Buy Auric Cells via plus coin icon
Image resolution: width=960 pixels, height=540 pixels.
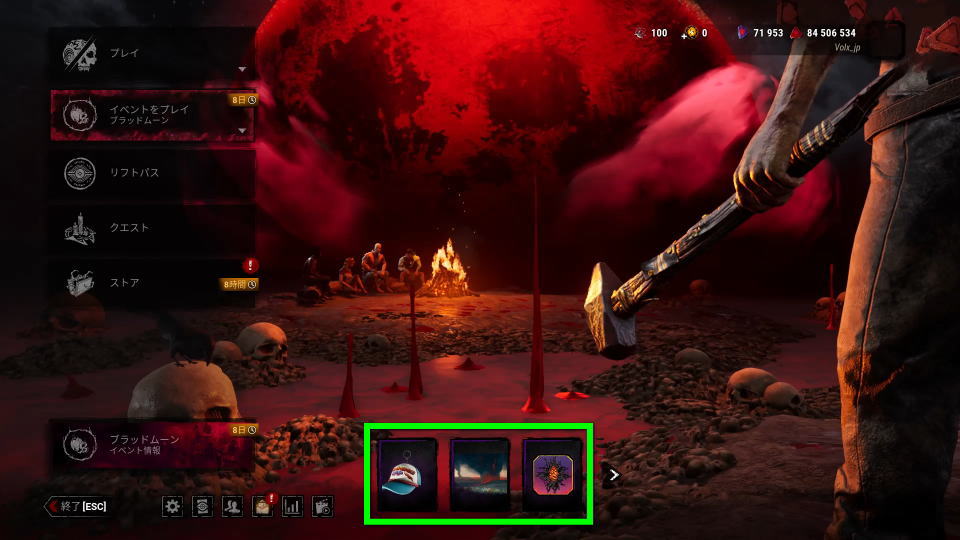coord(688,33)
